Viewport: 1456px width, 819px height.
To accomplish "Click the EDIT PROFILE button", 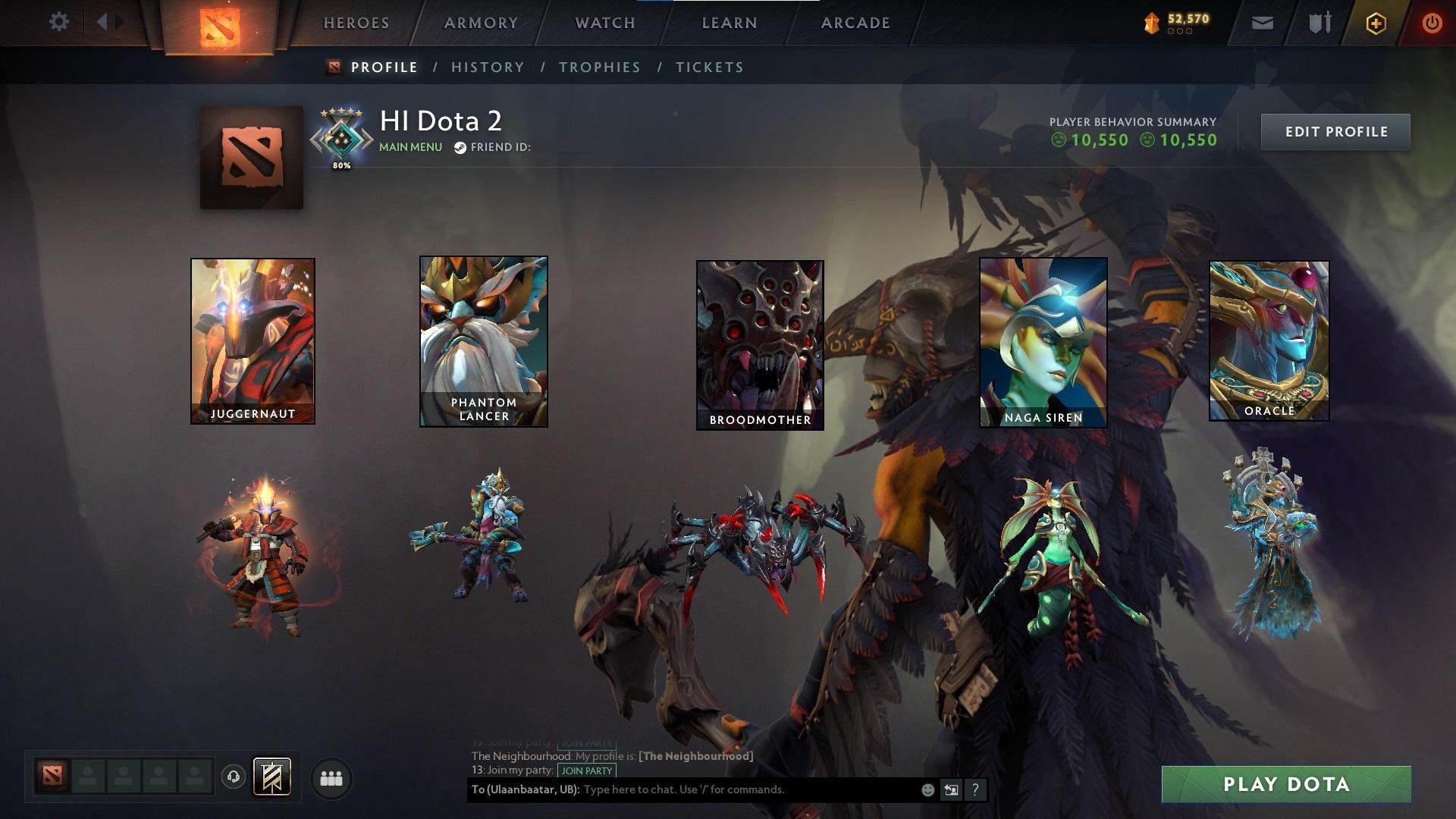I will pyautogui.click(x=1335, y=131).
